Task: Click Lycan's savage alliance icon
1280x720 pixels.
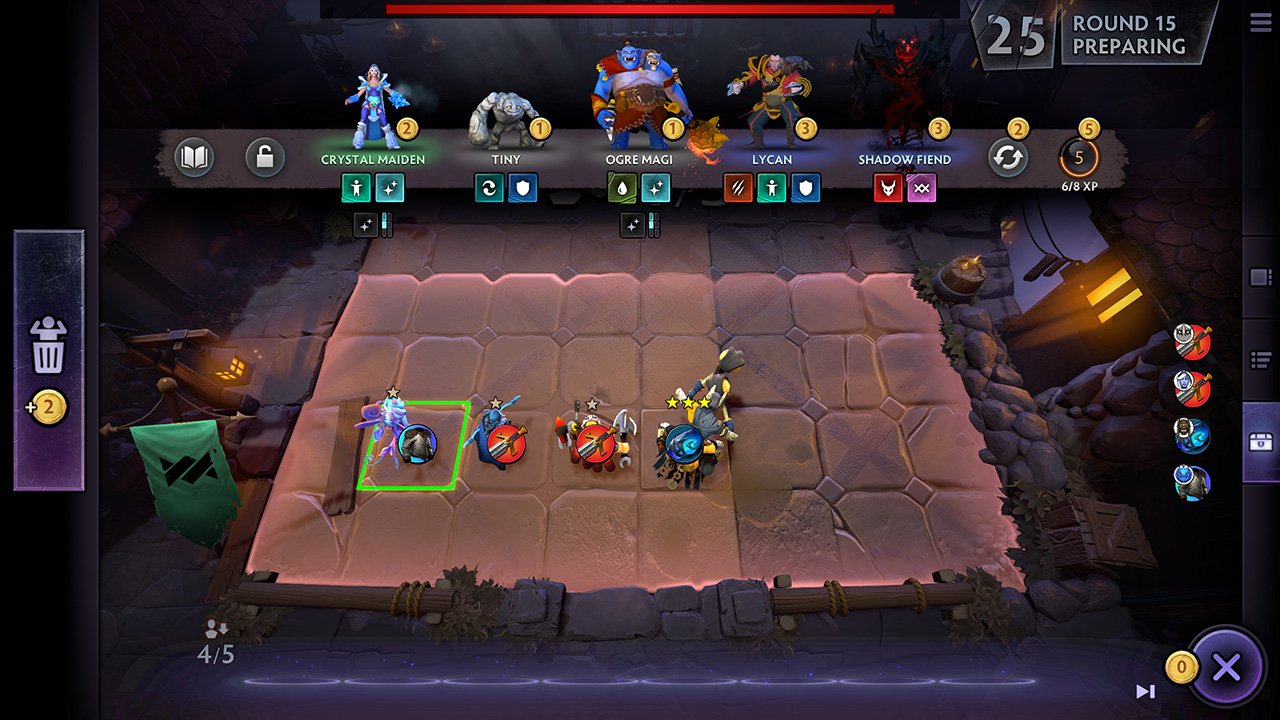Action: pos(737,188)
